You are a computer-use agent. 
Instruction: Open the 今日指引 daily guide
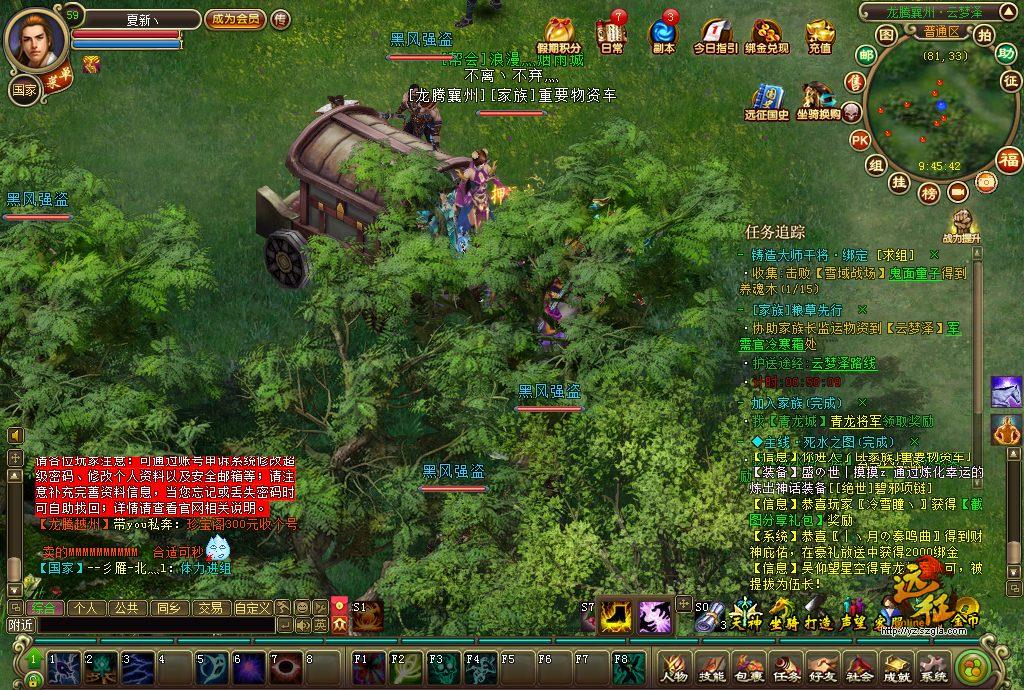point(715,36)
